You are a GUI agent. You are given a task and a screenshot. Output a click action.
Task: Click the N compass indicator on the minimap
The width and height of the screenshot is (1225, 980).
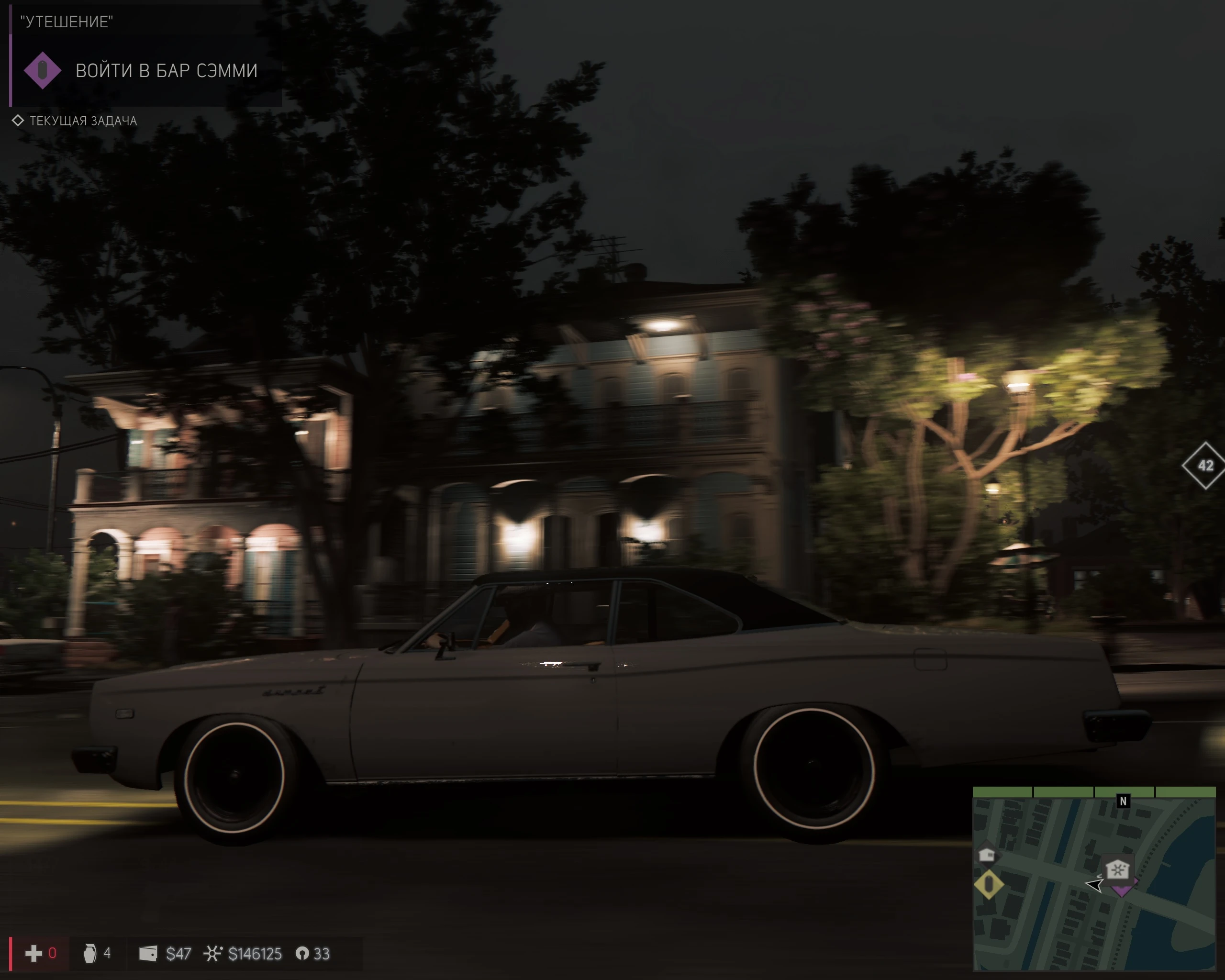(1123, 801)
